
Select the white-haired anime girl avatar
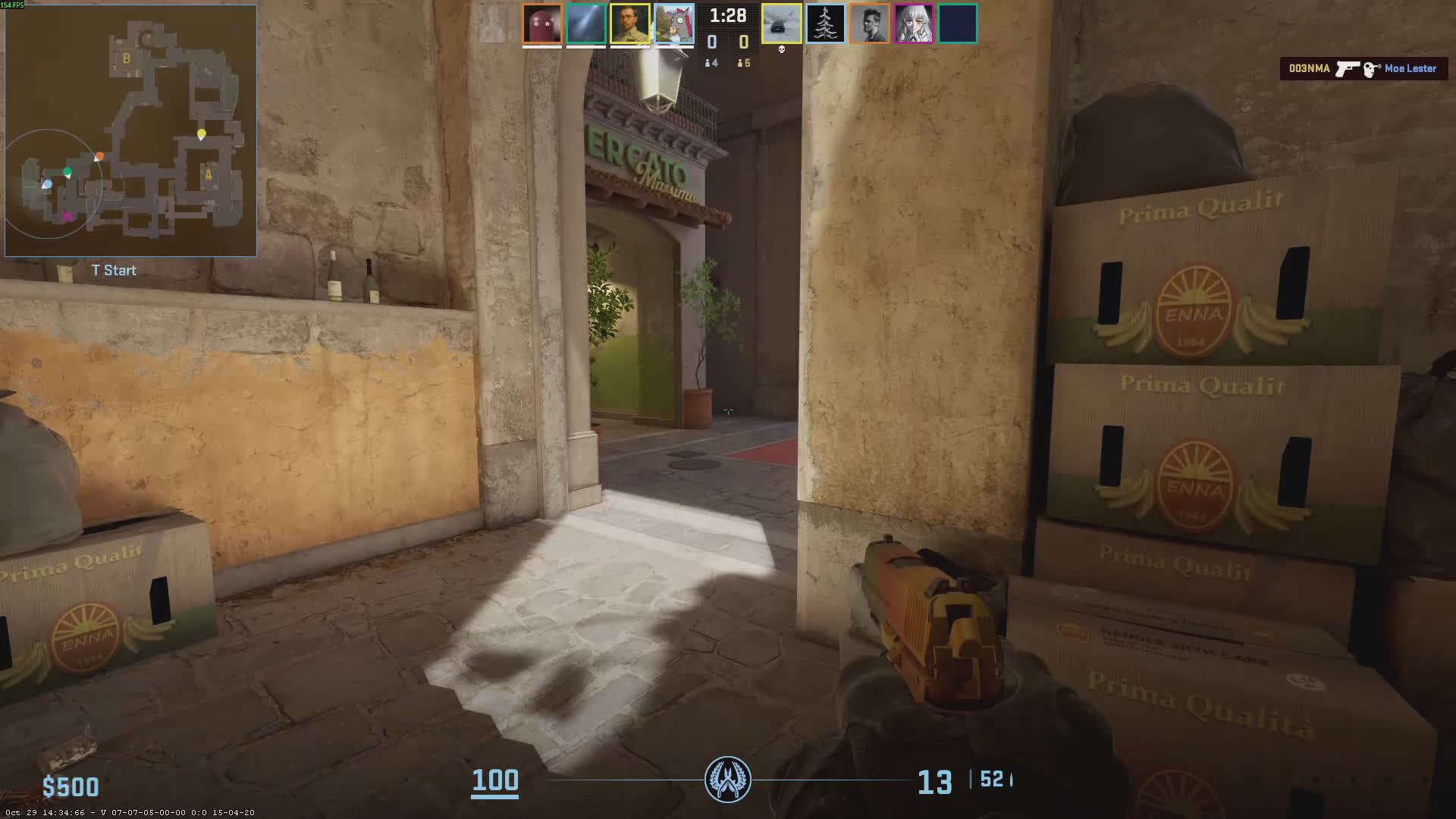[913, 24]
